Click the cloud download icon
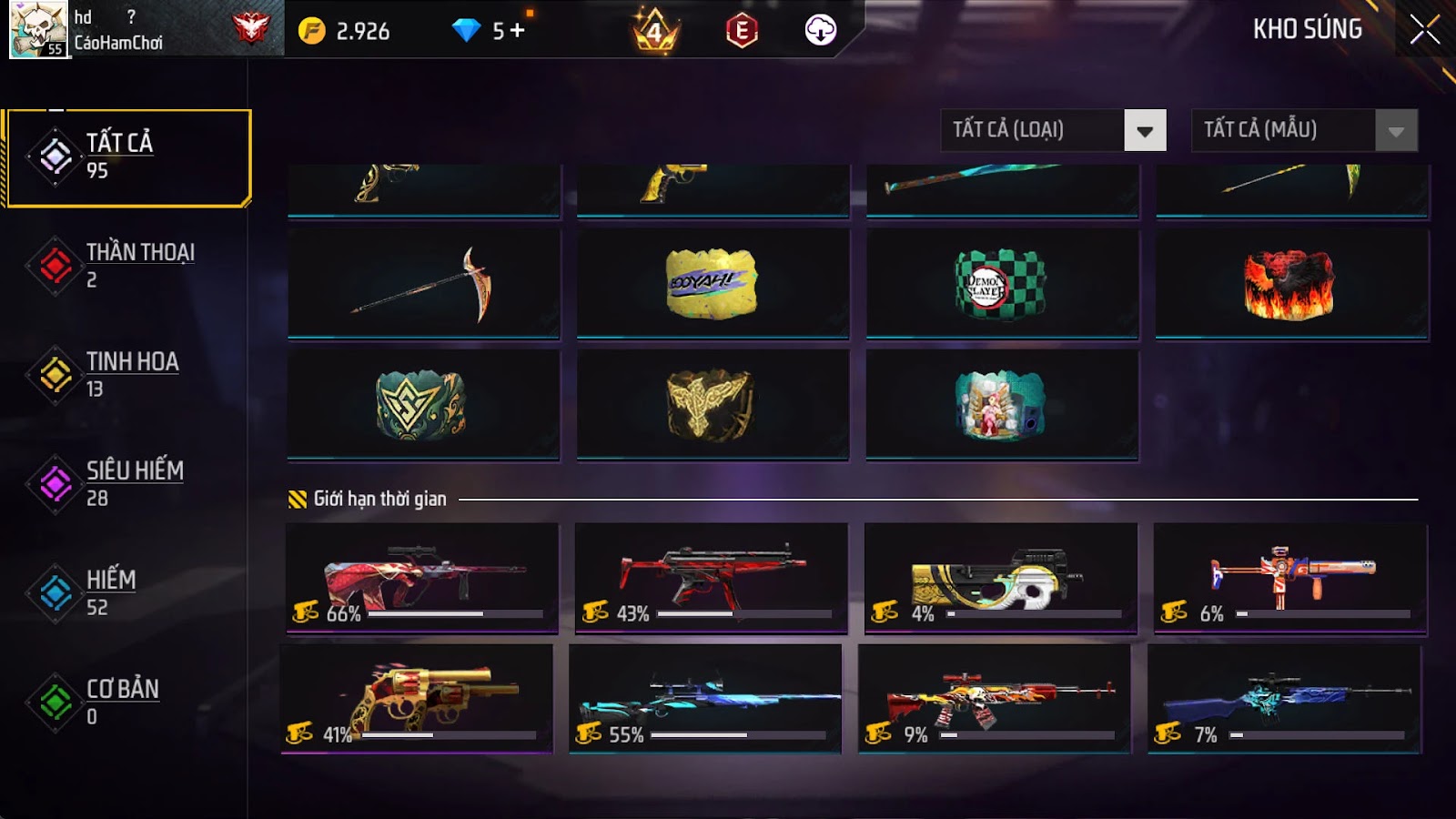 coord(820,31)
